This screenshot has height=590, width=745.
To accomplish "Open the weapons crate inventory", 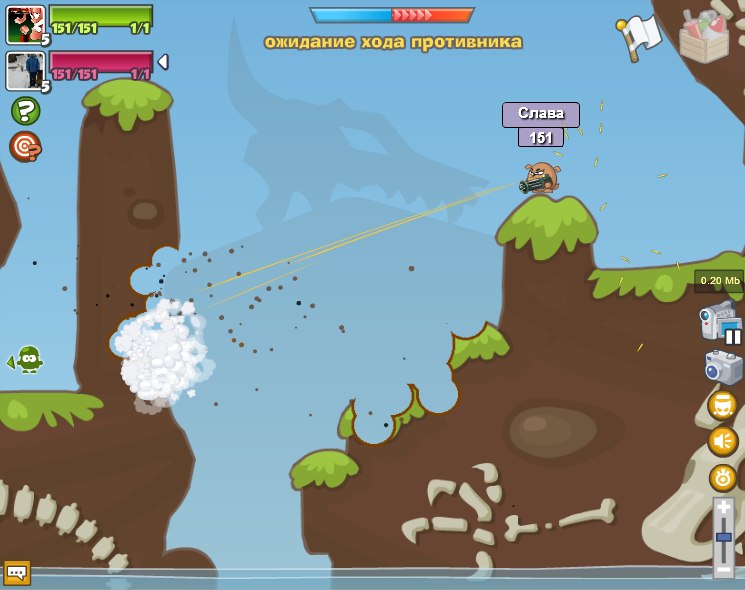I will click(x=704, y=37).
